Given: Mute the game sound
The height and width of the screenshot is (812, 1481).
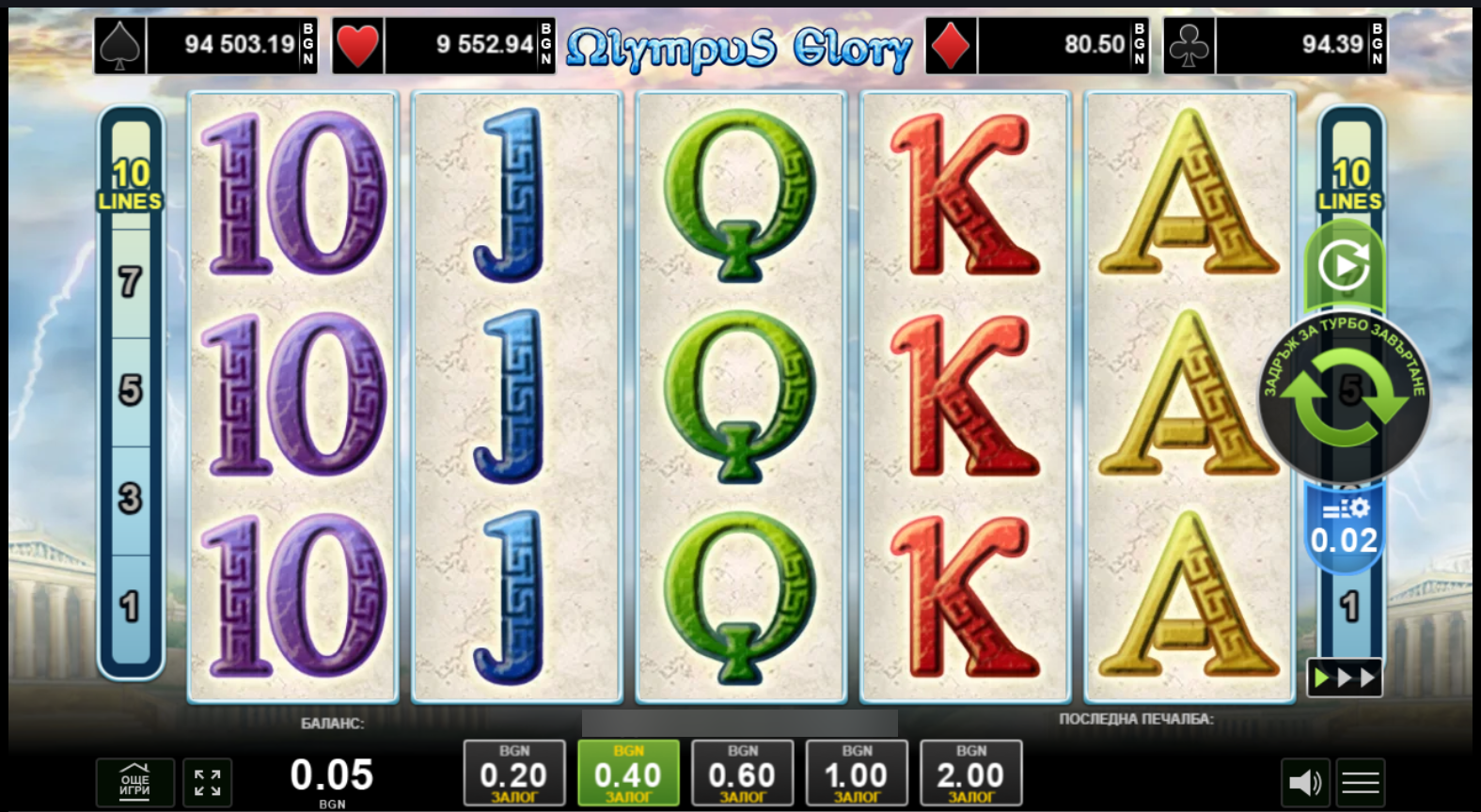Looking at the screenshot, I should (1305, 782).
